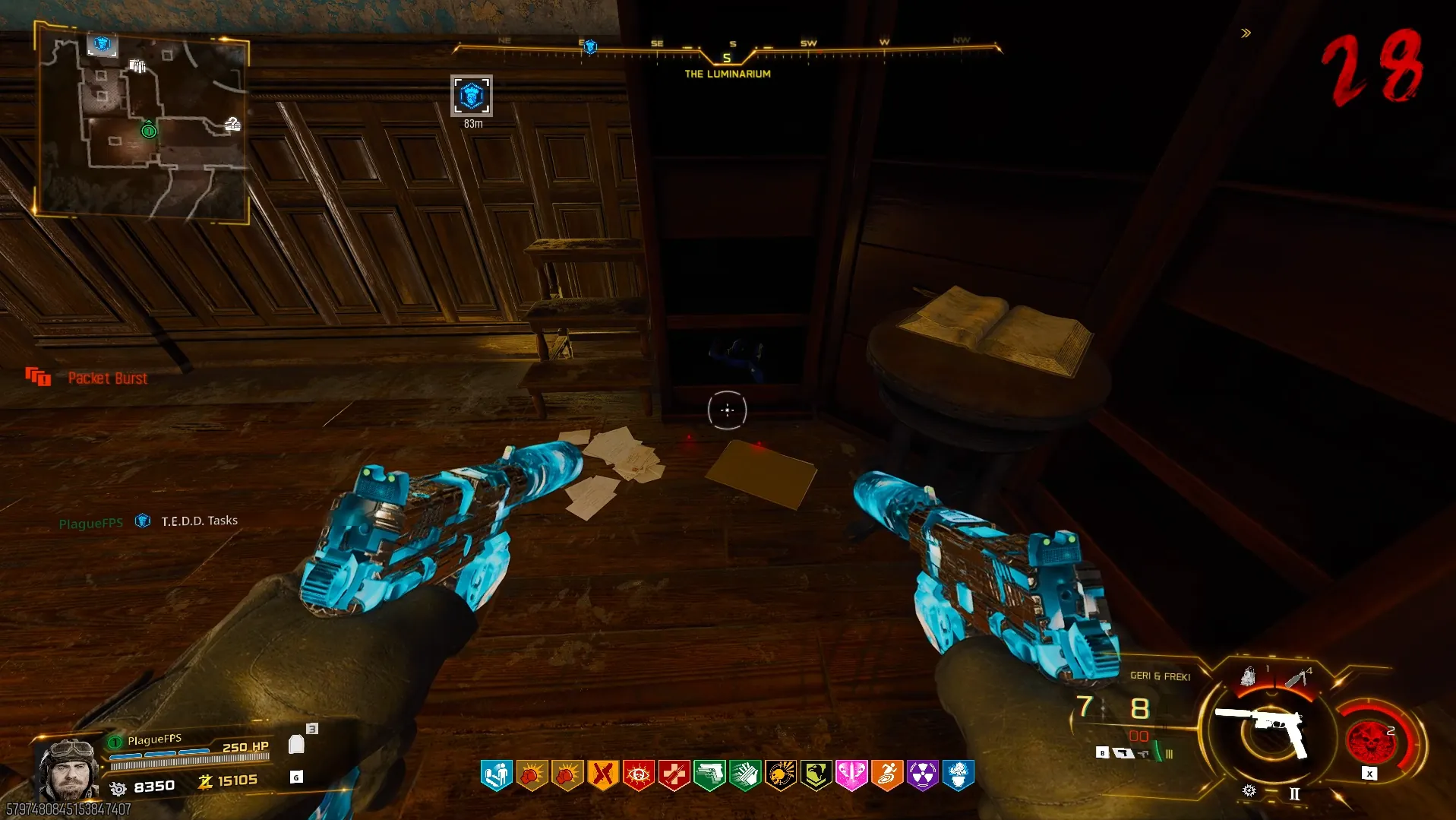
Task: Click the PlagueFPS character portrait
Action: pos(68,768)
